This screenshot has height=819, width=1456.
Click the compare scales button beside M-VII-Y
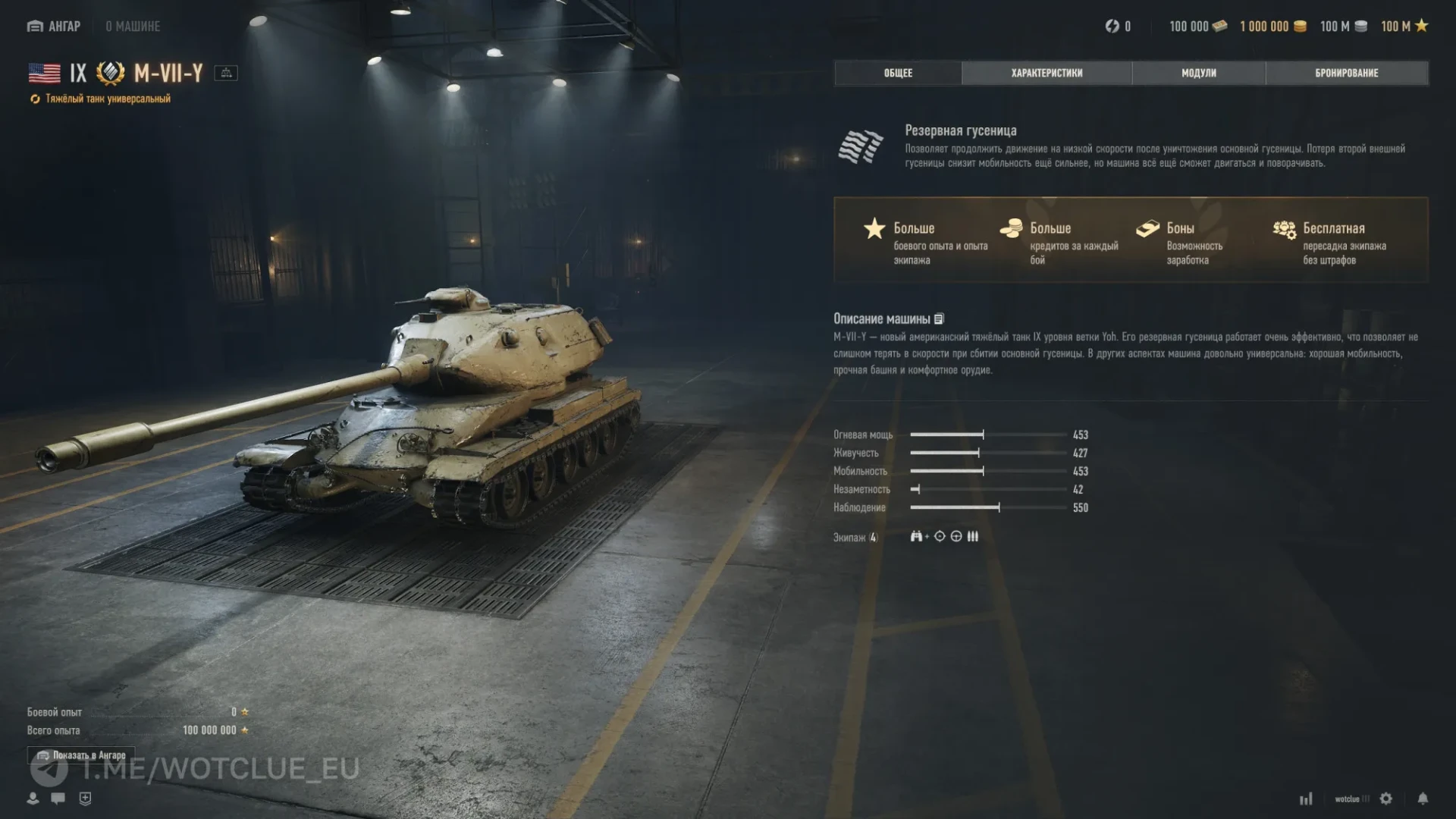click(x=226, y=73)
